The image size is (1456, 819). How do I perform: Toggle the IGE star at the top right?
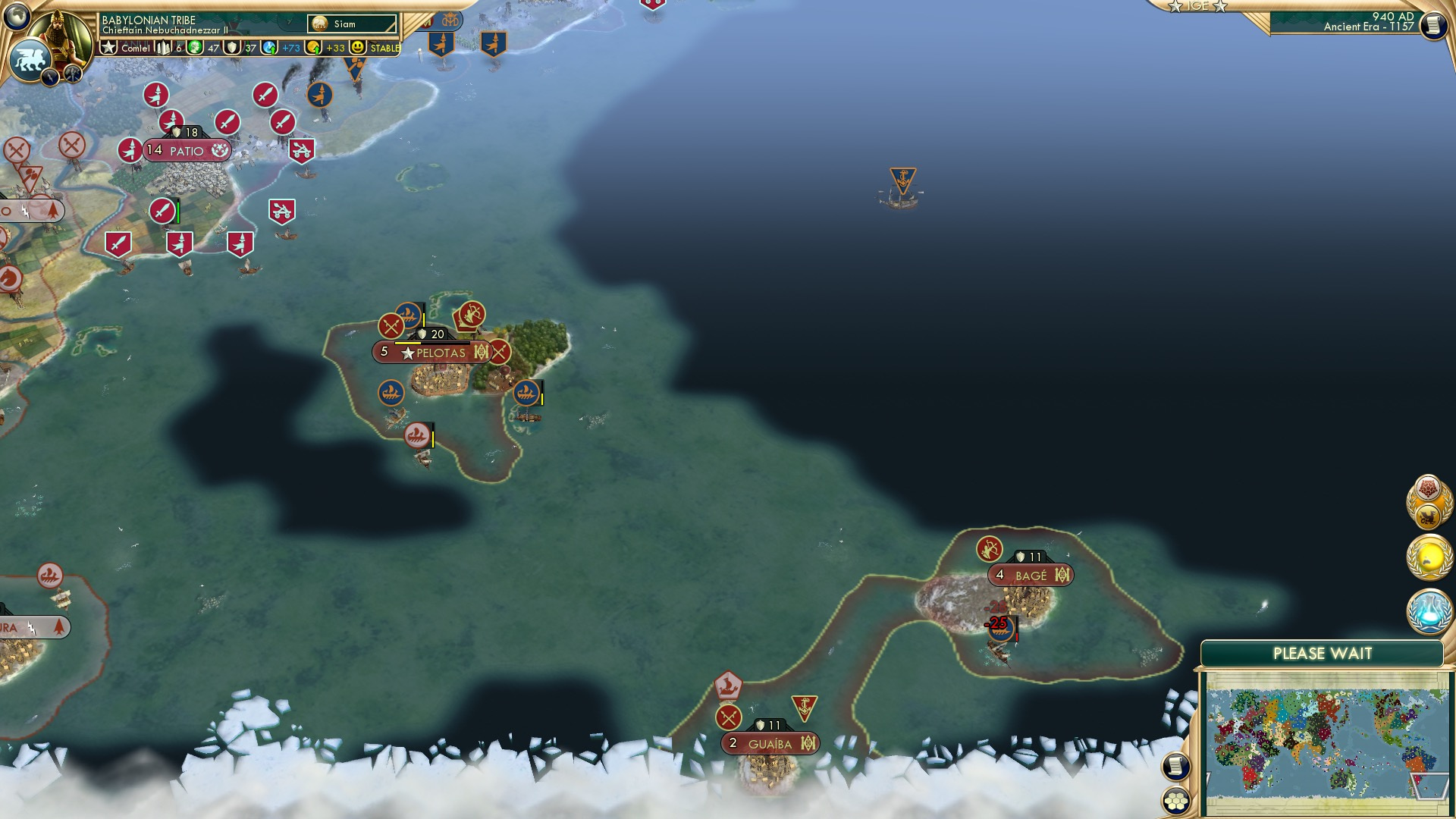[1174, 7]
